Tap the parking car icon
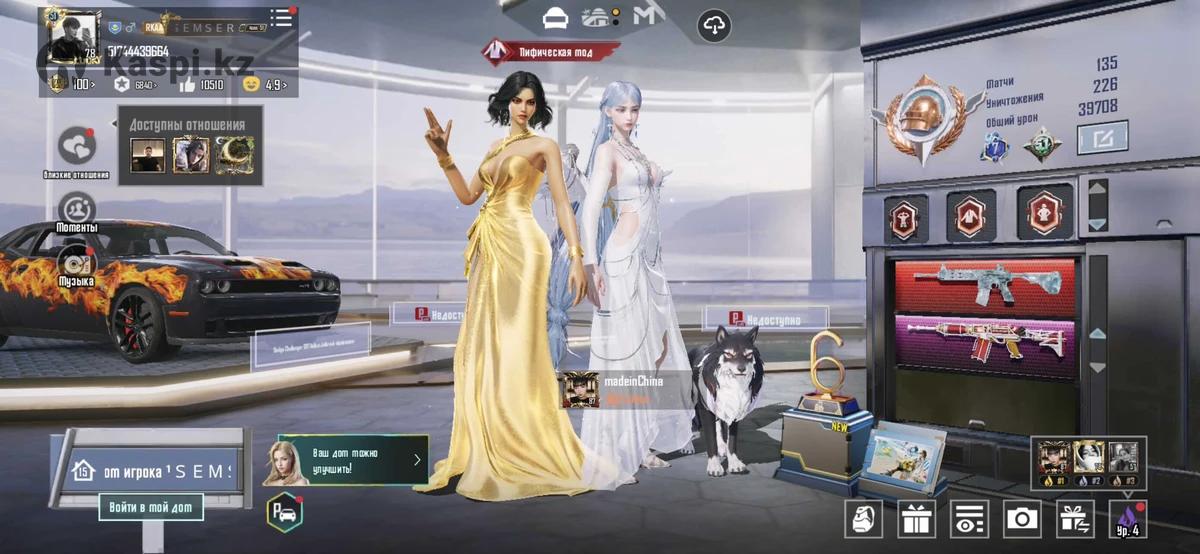The image size is (1200, 554). point(284,513)
